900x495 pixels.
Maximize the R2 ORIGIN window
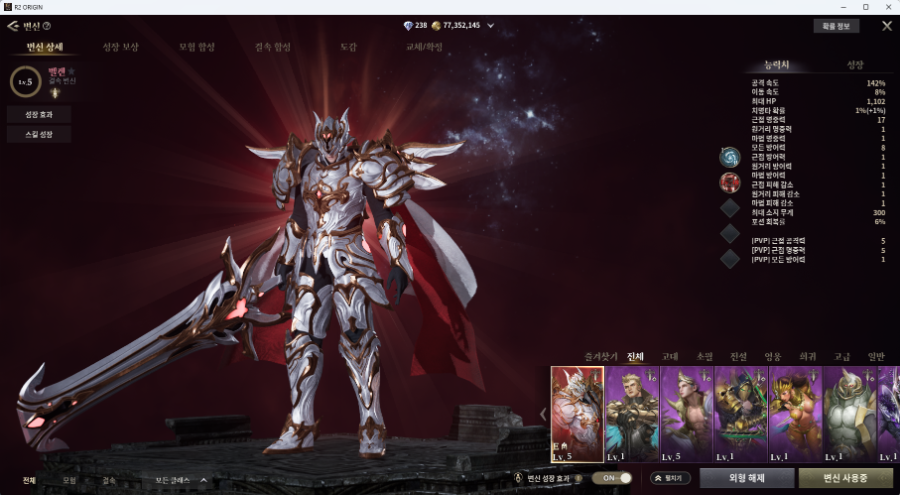point(865,7)
